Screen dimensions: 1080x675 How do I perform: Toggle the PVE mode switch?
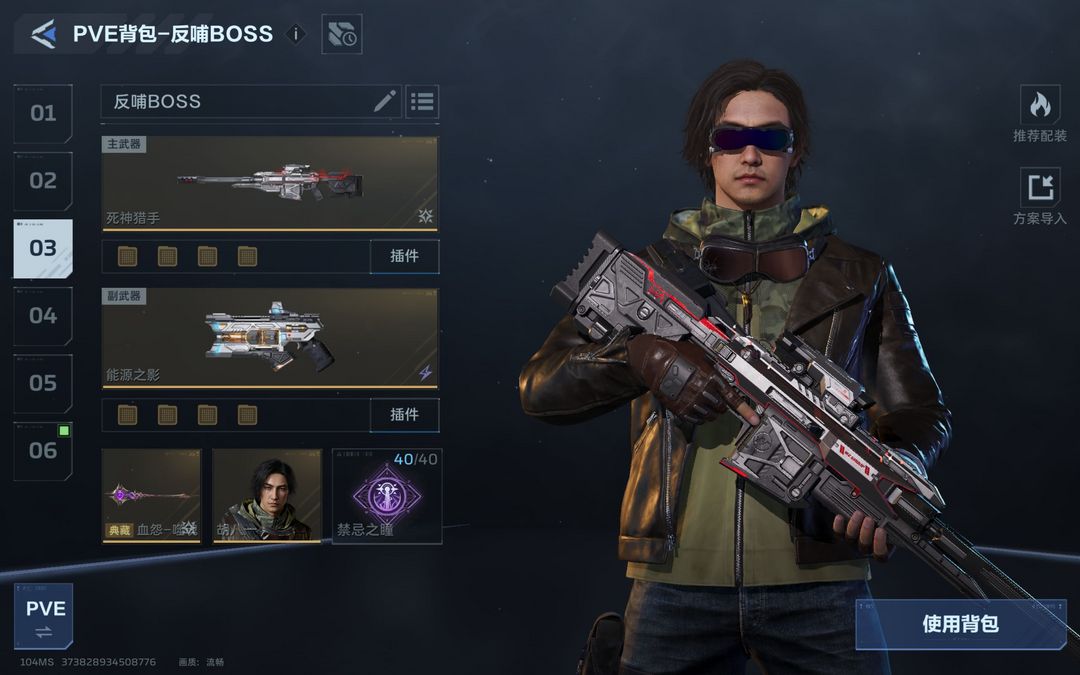point(44,616)
